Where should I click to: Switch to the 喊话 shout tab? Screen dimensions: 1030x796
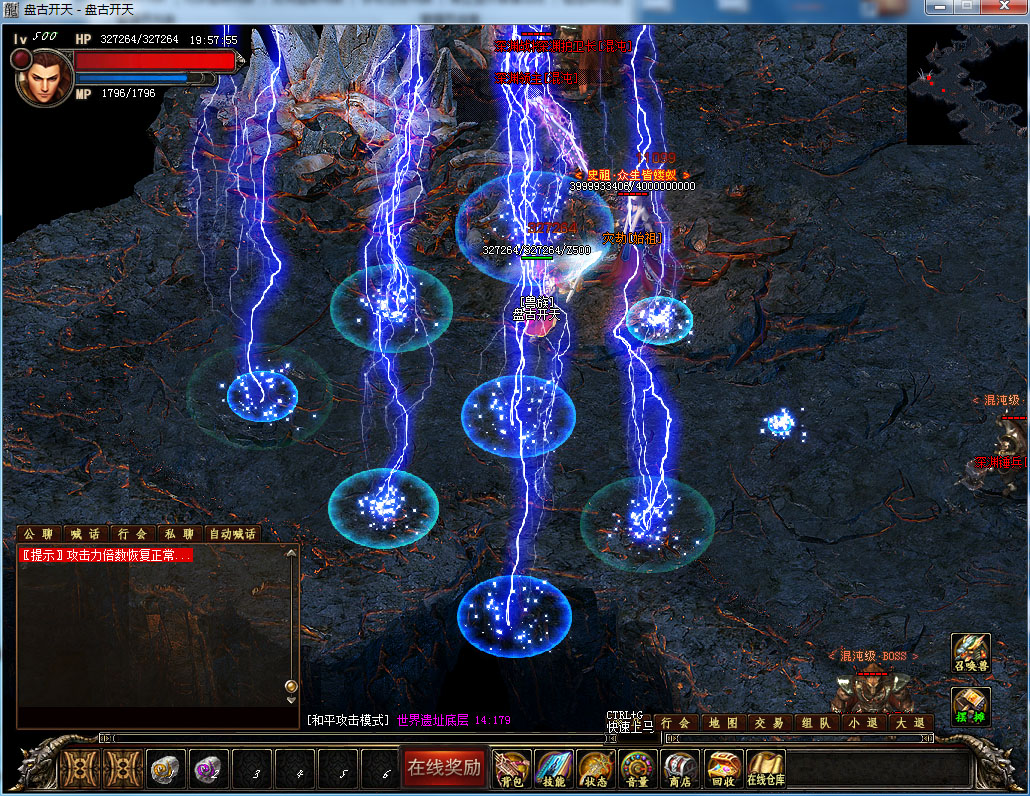click(x=85, y=534)
